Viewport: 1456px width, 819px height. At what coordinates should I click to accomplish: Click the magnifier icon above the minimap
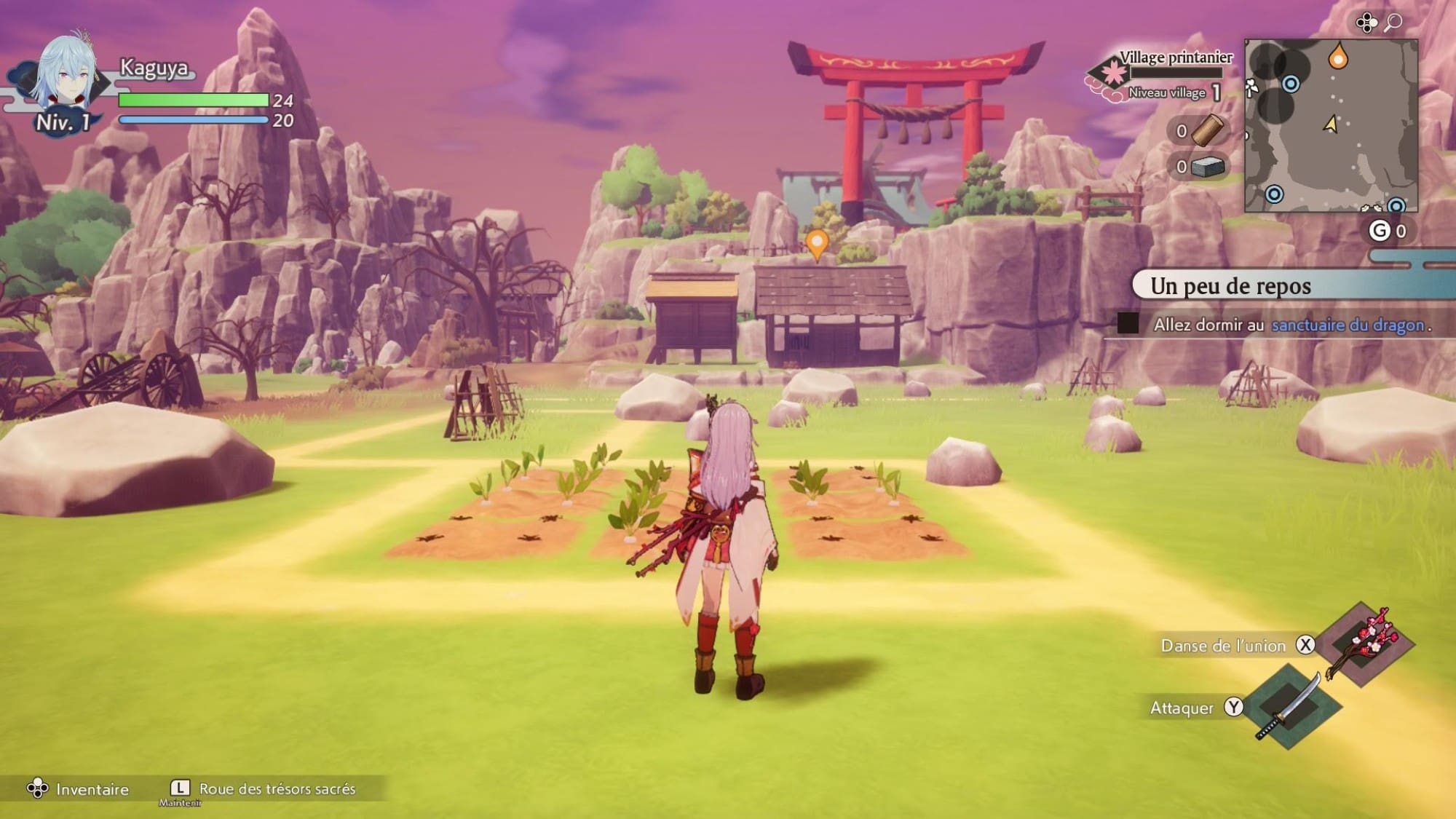[1393, 23]
